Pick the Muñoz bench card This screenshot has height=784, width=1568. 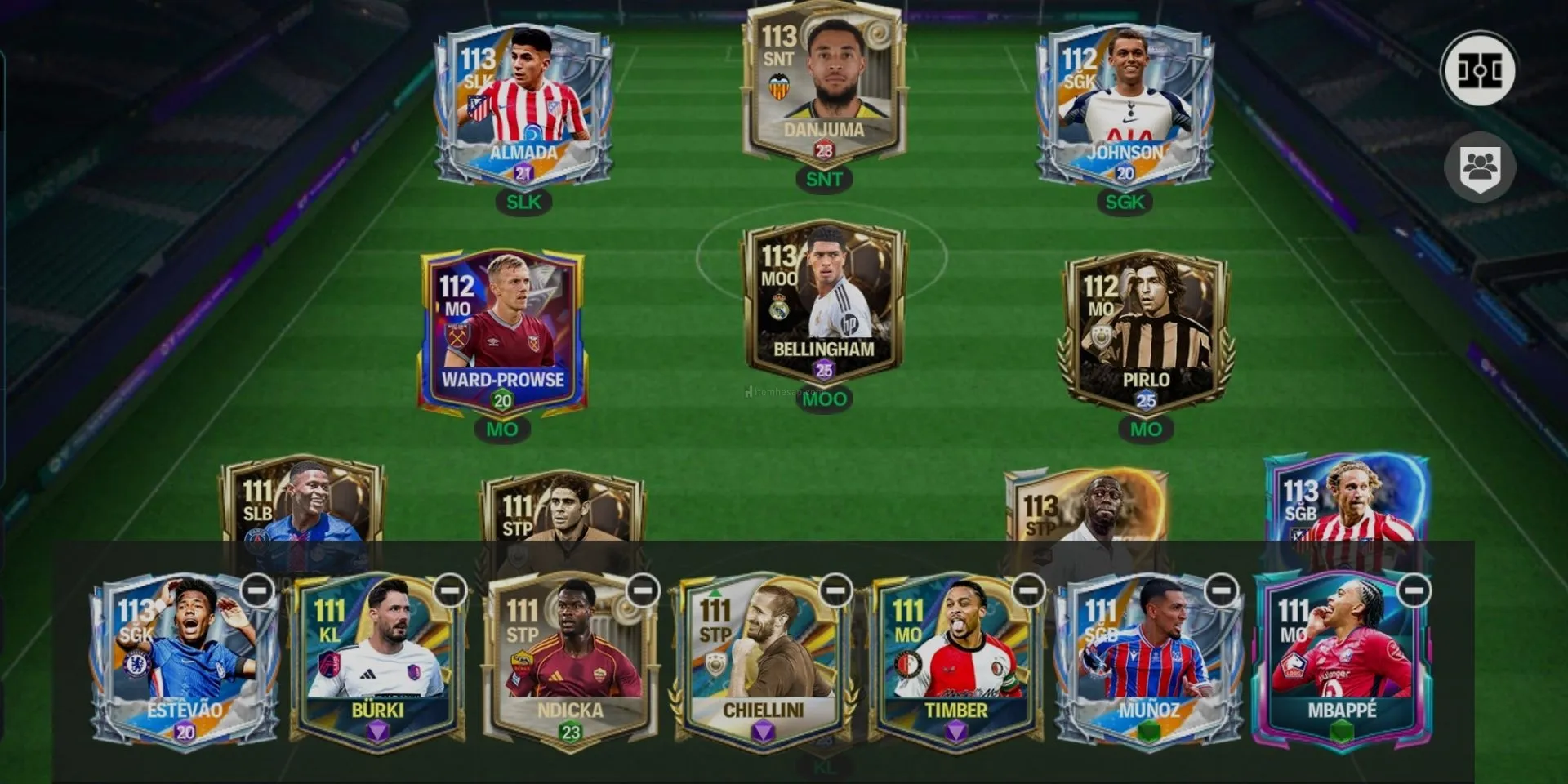click(1148, 661)
